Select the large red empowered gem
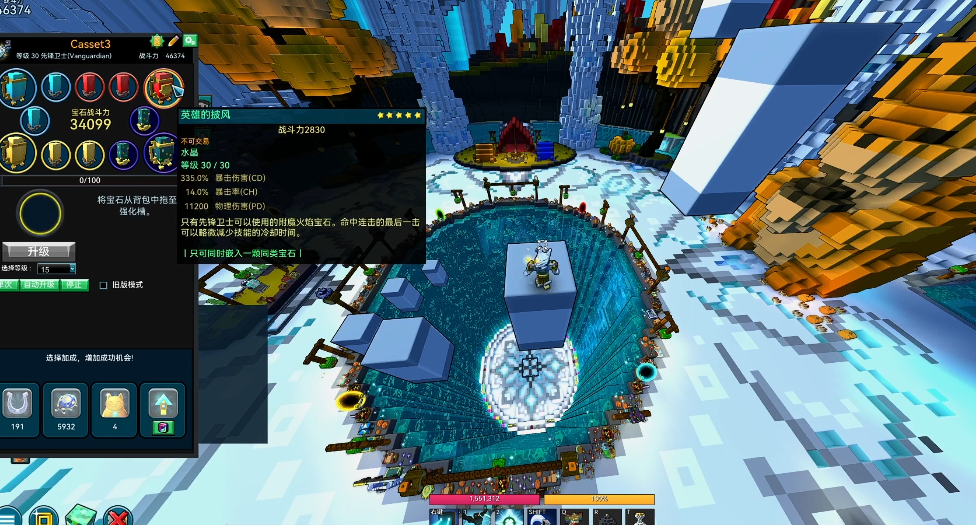 click(x=161, y=88)
